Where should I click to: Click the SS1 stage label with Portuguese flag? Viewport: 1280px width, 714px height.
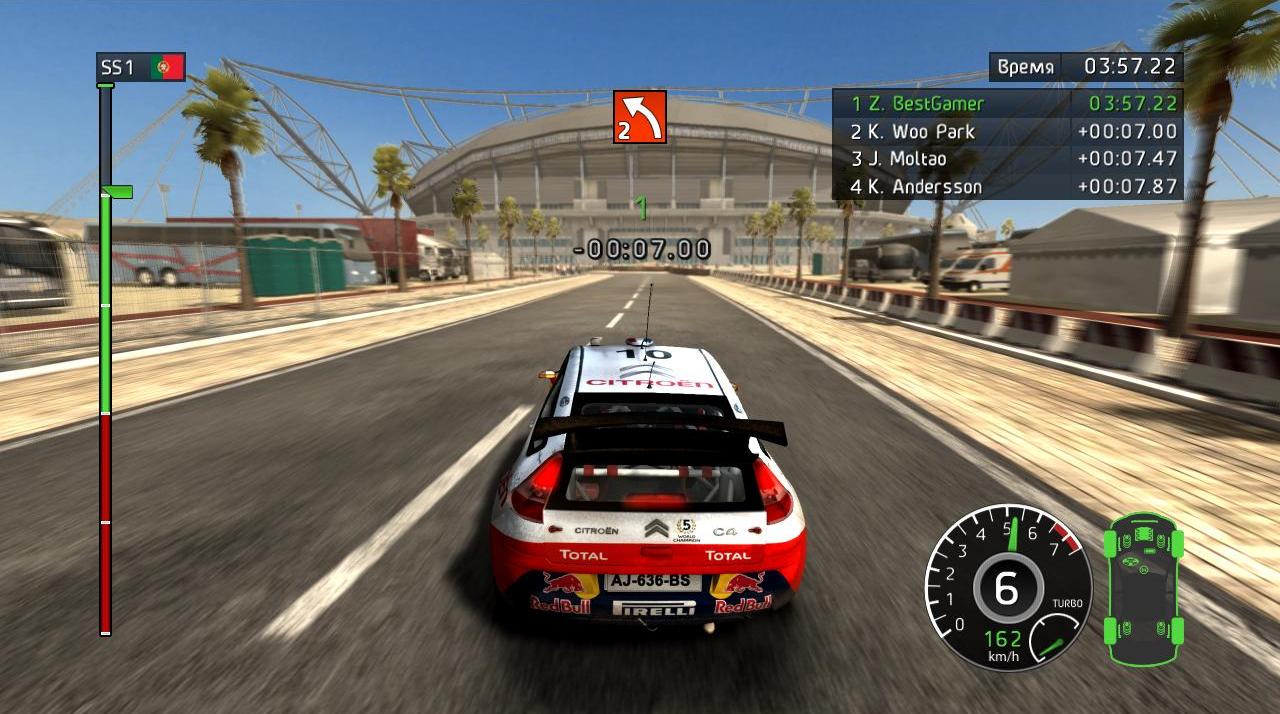(x=141, y=67)
